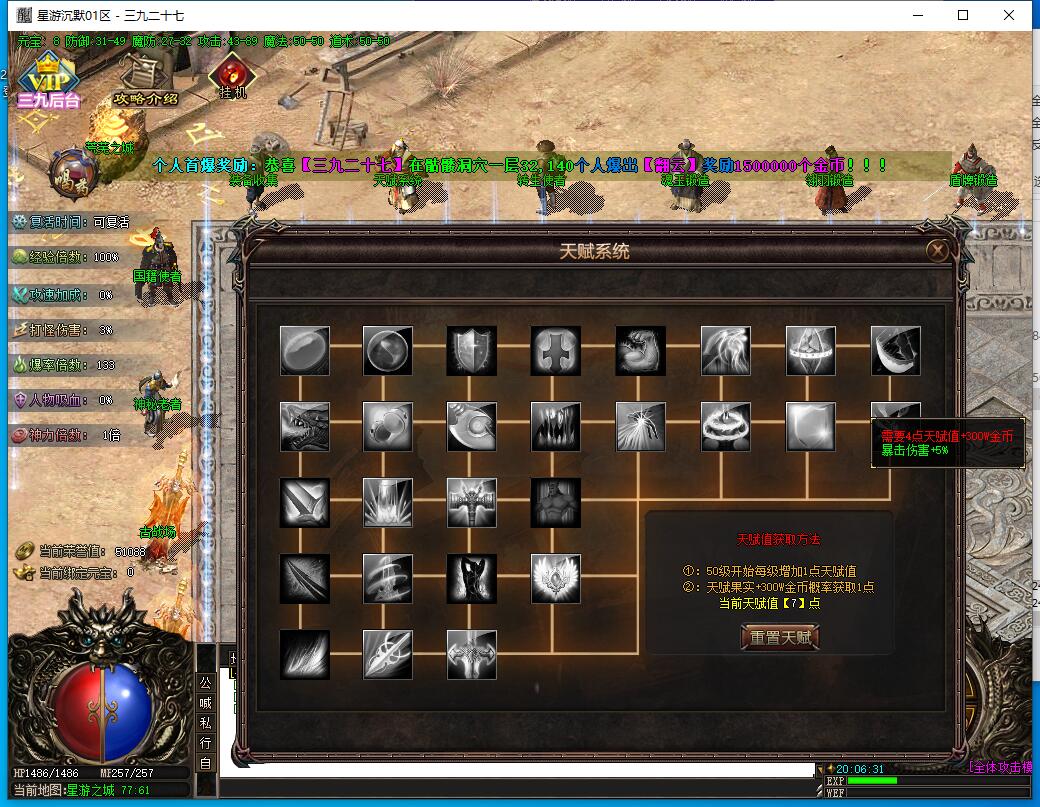Select the shield with cross-line talent icon
This screenshot has height=807, width=1040.
point(472,351)
